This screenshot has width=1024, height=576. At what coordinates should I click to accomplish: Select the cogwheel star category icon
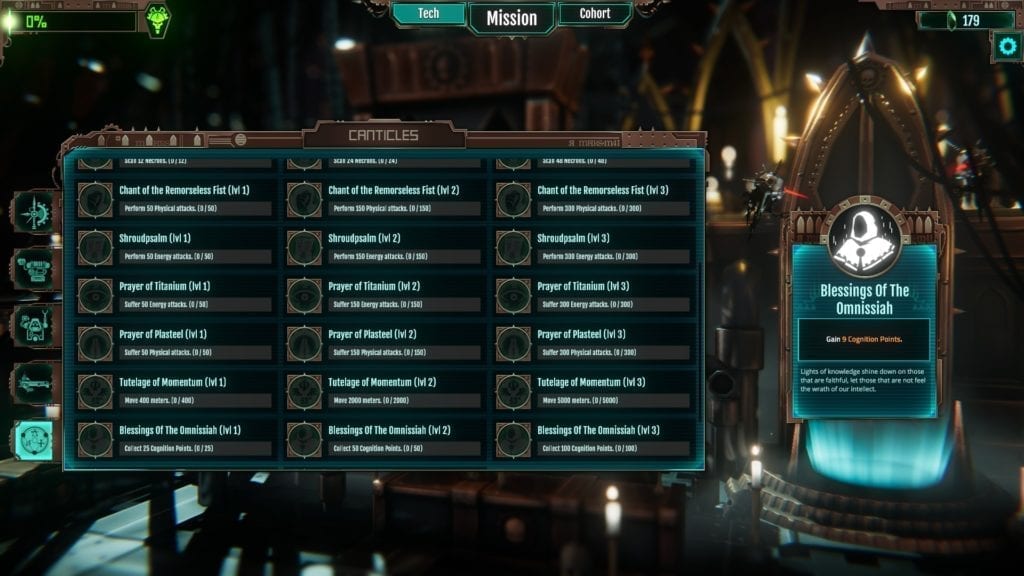[33, 211]
